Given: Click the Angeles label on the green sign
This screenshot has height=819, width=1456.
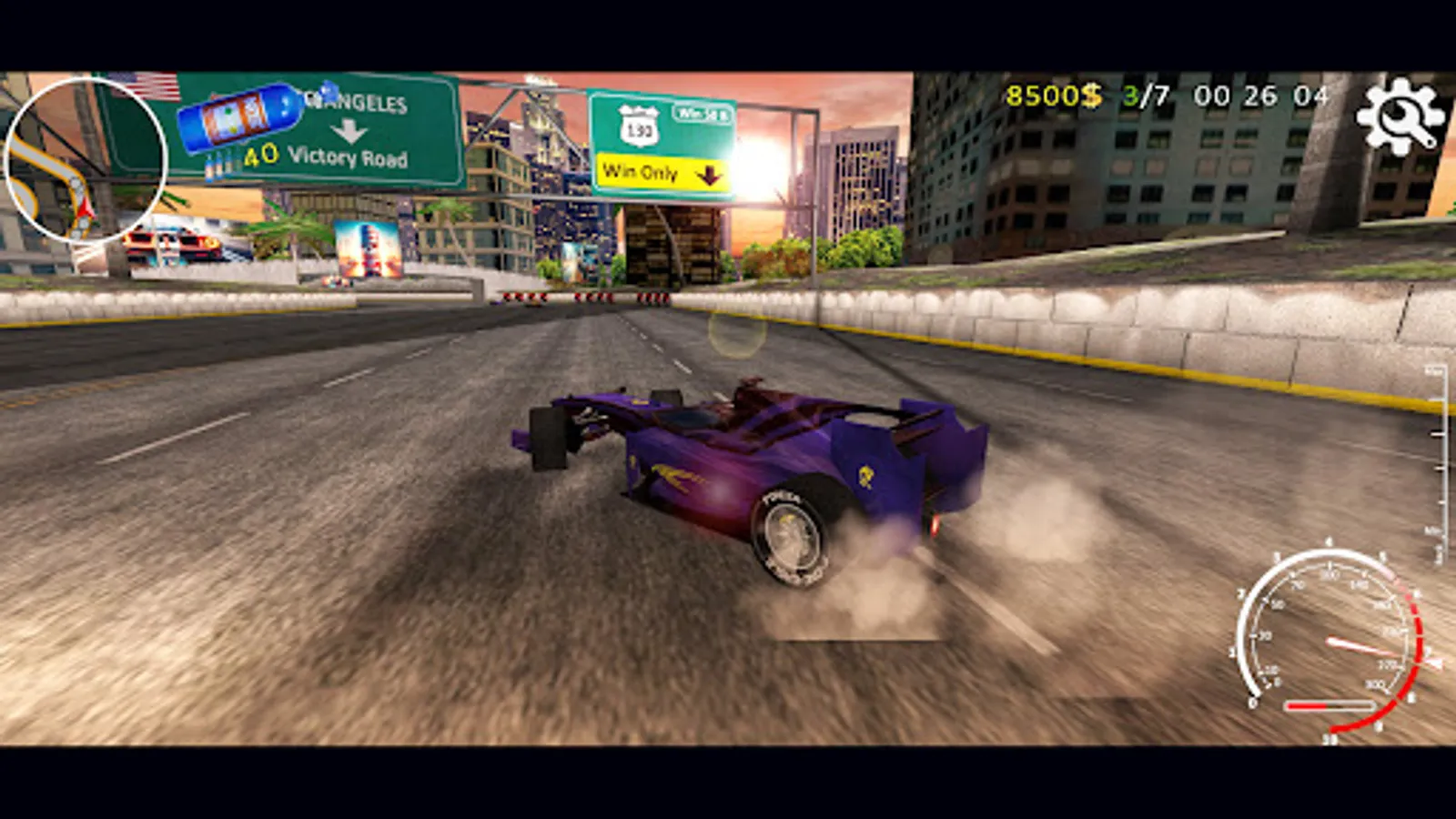Looking at the screenshot, I should coord(355,100).
